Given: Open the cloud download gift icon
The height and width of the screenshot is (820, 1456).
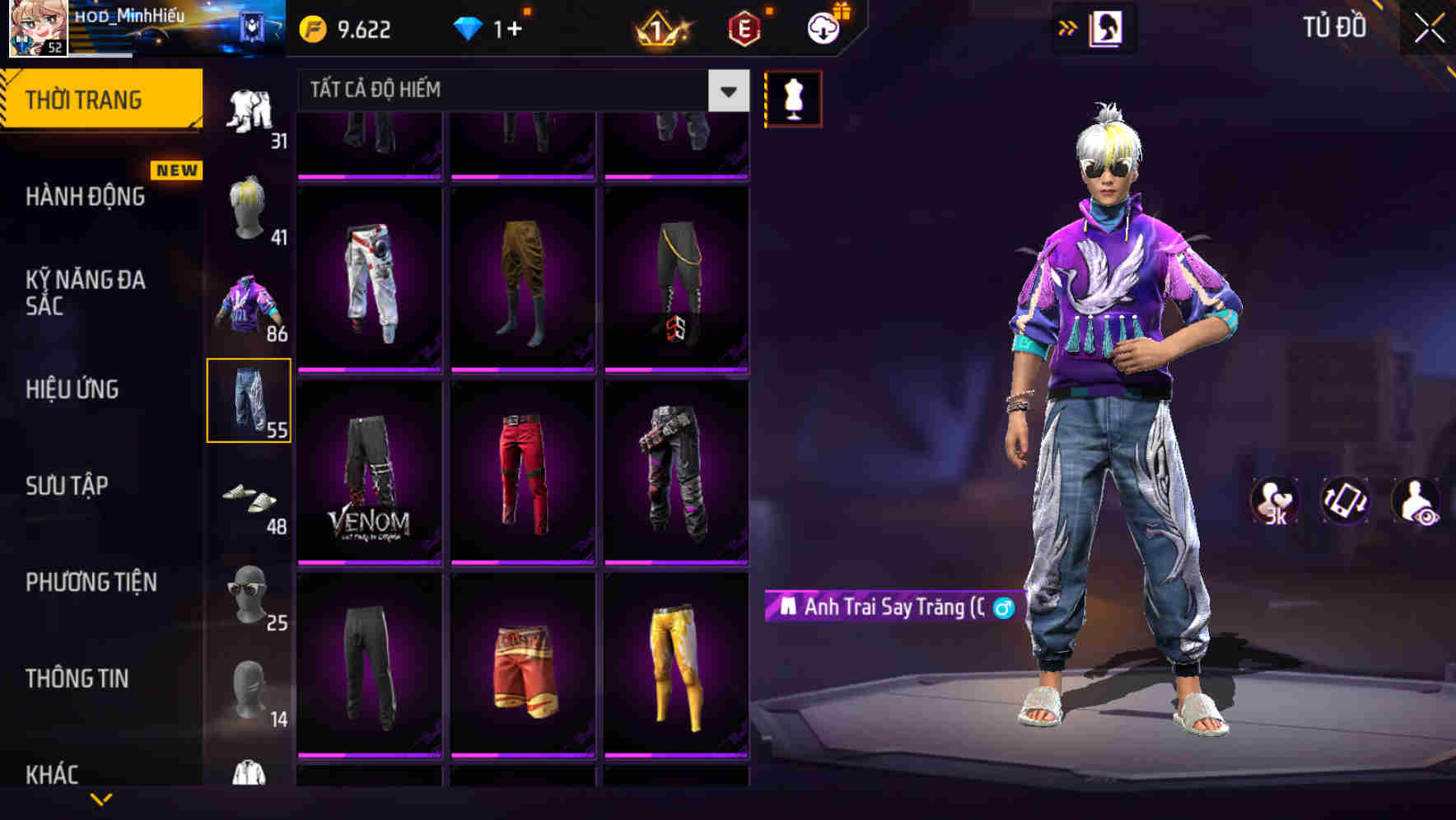Looking at the screenshot, I should [821, 26].
